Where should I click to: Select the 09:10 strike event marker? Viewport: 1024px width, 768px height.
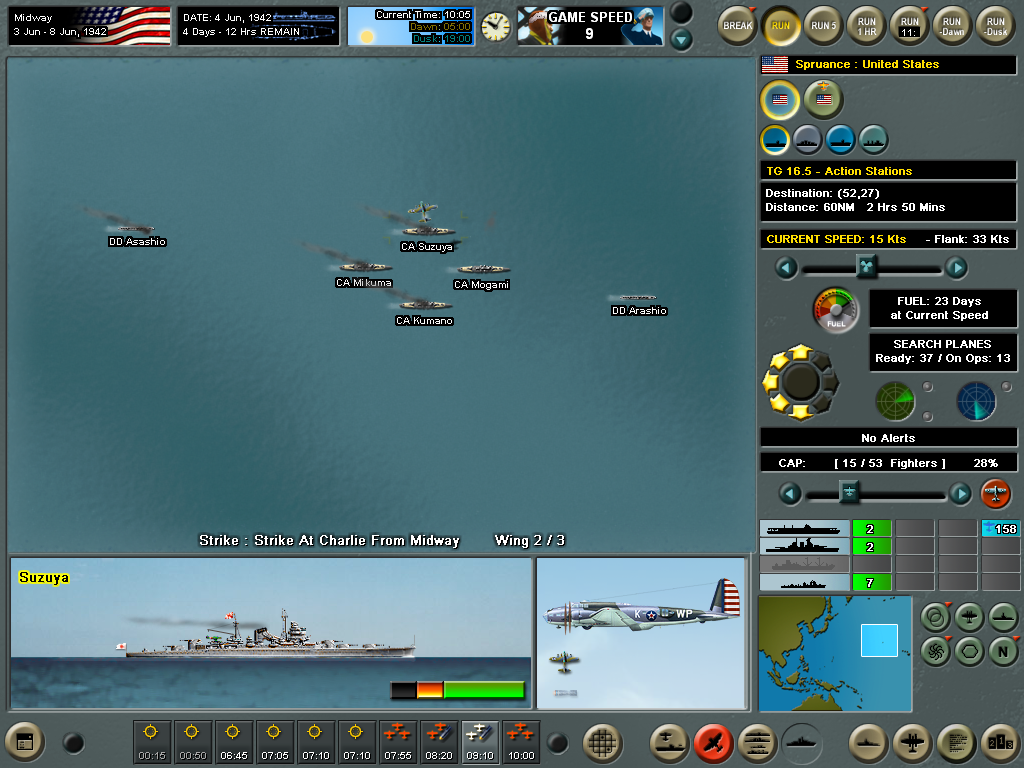[479, 741]
